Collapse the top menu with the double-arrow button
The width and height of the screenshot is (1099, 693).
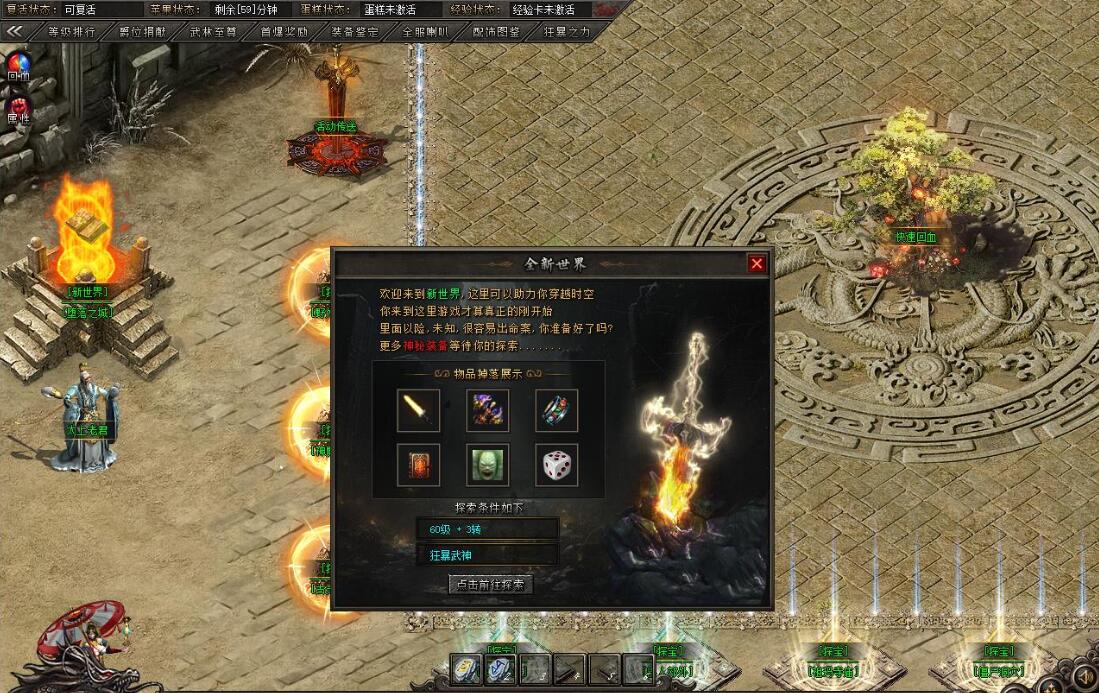pos(15,31)
